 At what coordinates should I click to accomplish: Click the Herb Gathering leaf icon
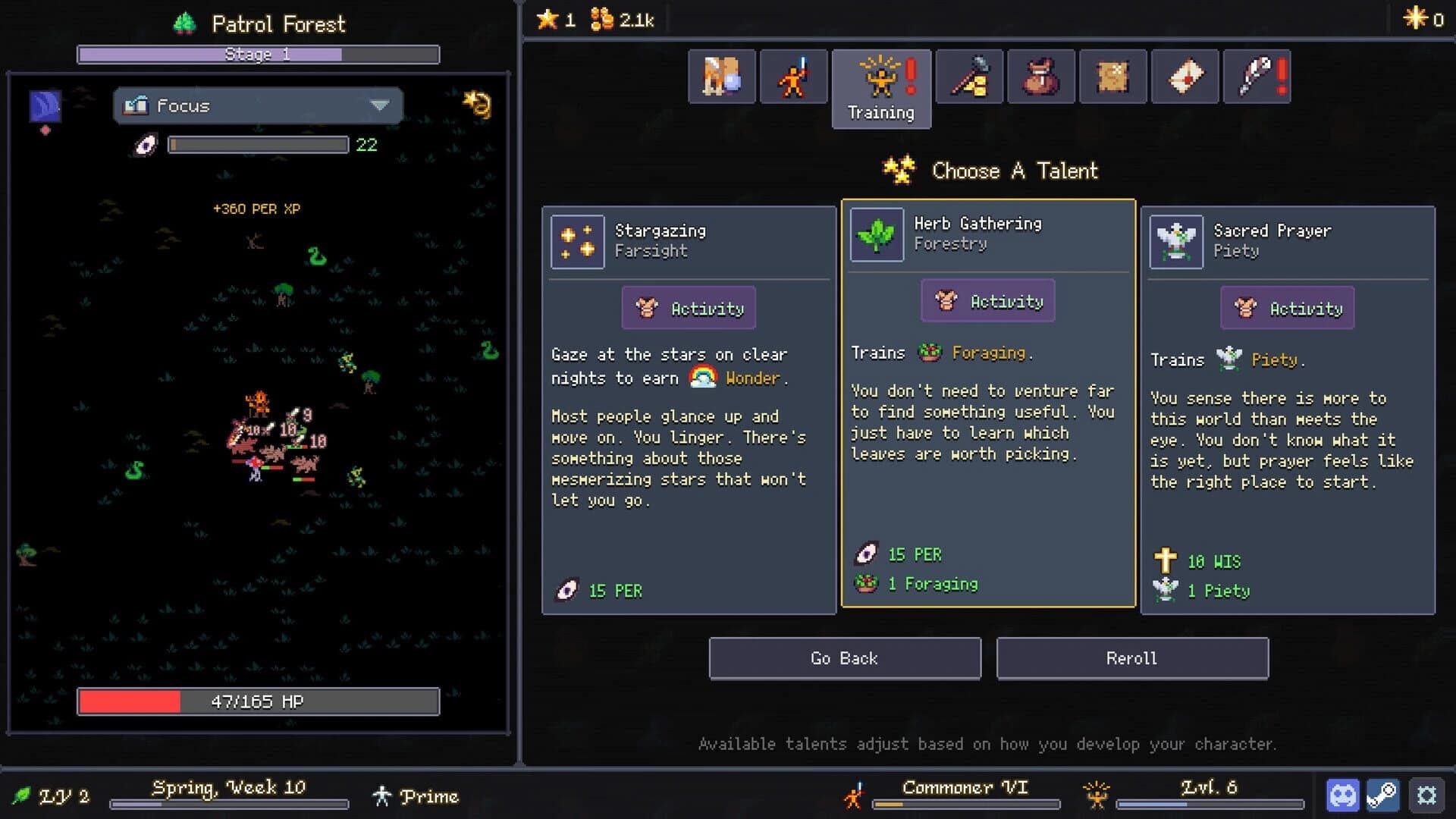(x=876, y=234)
